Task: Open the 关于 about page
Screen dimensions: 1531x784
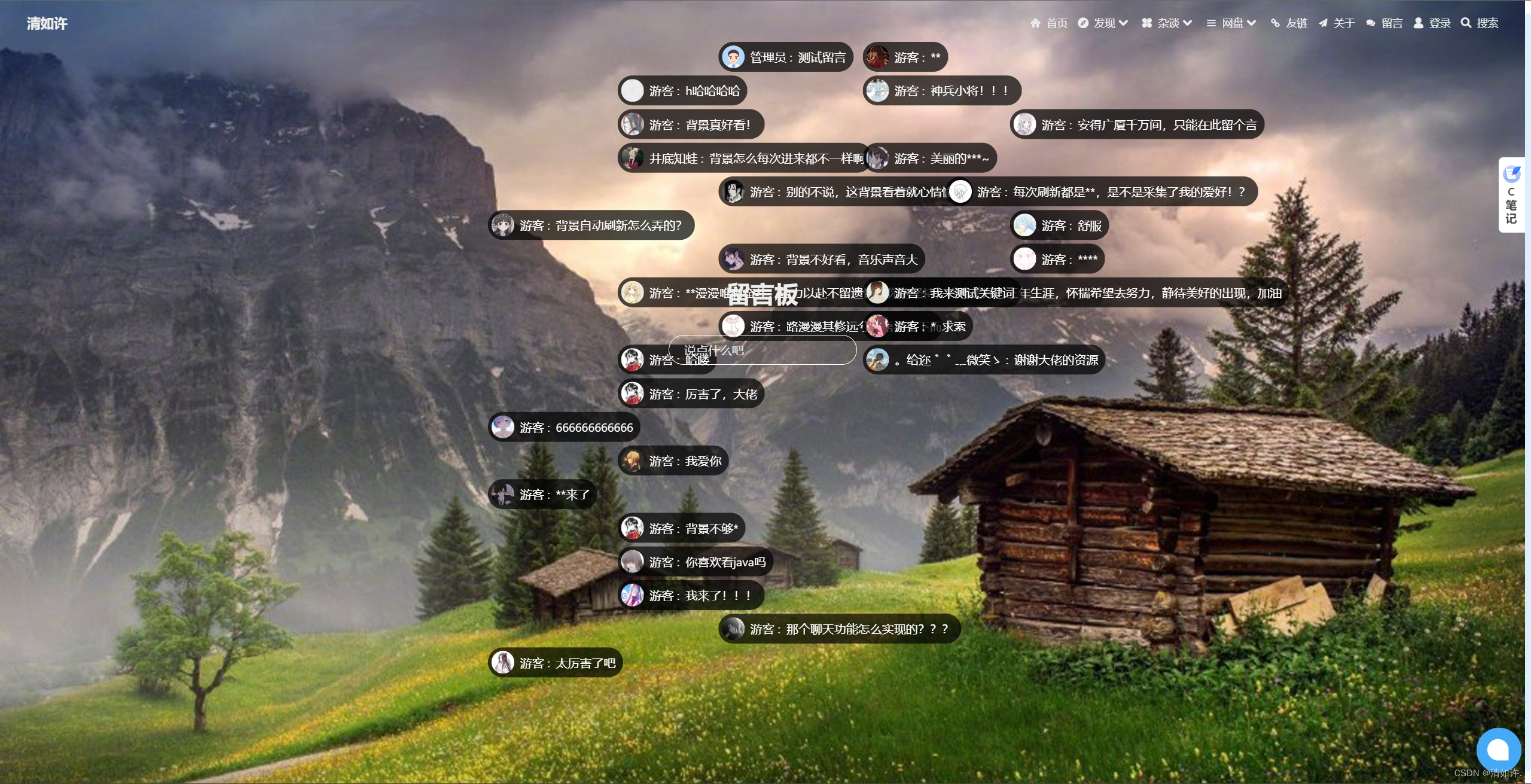Action: point(1337,23)
